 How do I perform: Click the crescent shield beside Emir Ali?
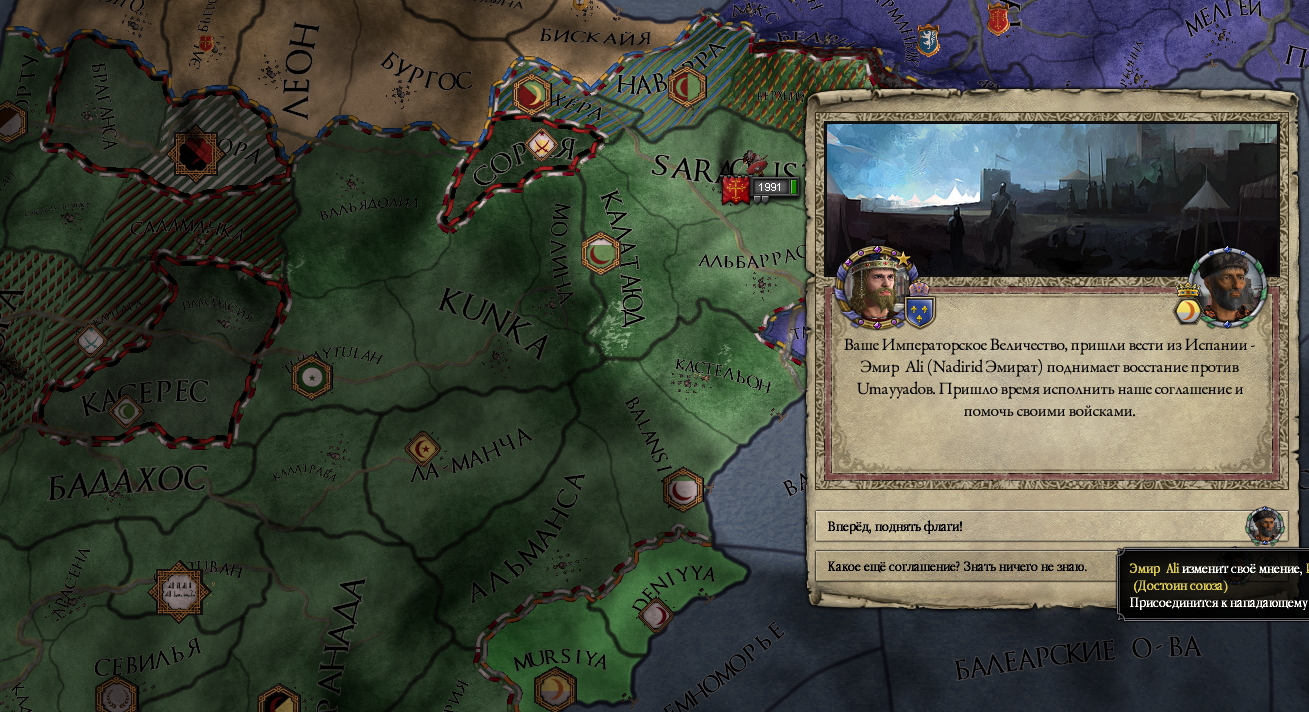pyautogui.click(x=1188, y=310)
